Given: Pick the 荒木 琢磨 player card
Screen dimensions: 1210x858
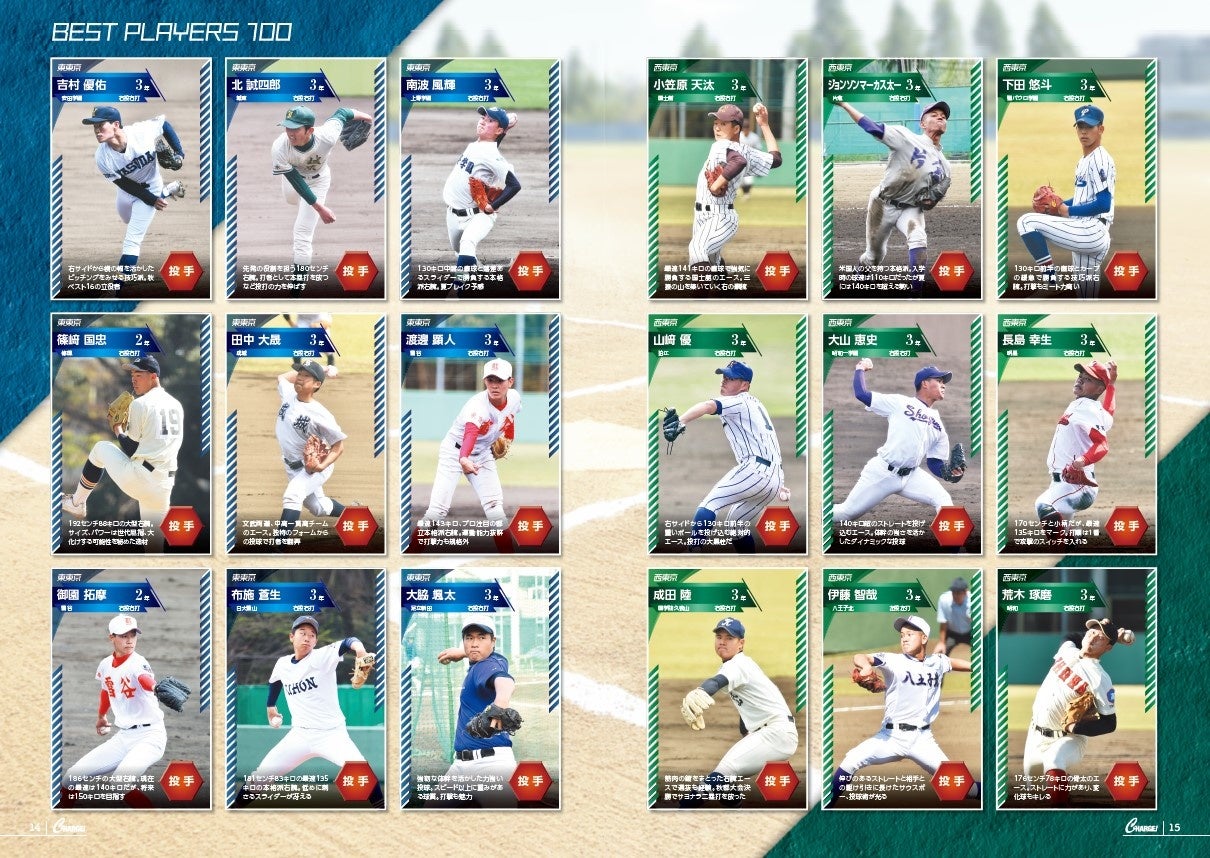Looking at the screenshot, I should click(x=1076, y=689).
